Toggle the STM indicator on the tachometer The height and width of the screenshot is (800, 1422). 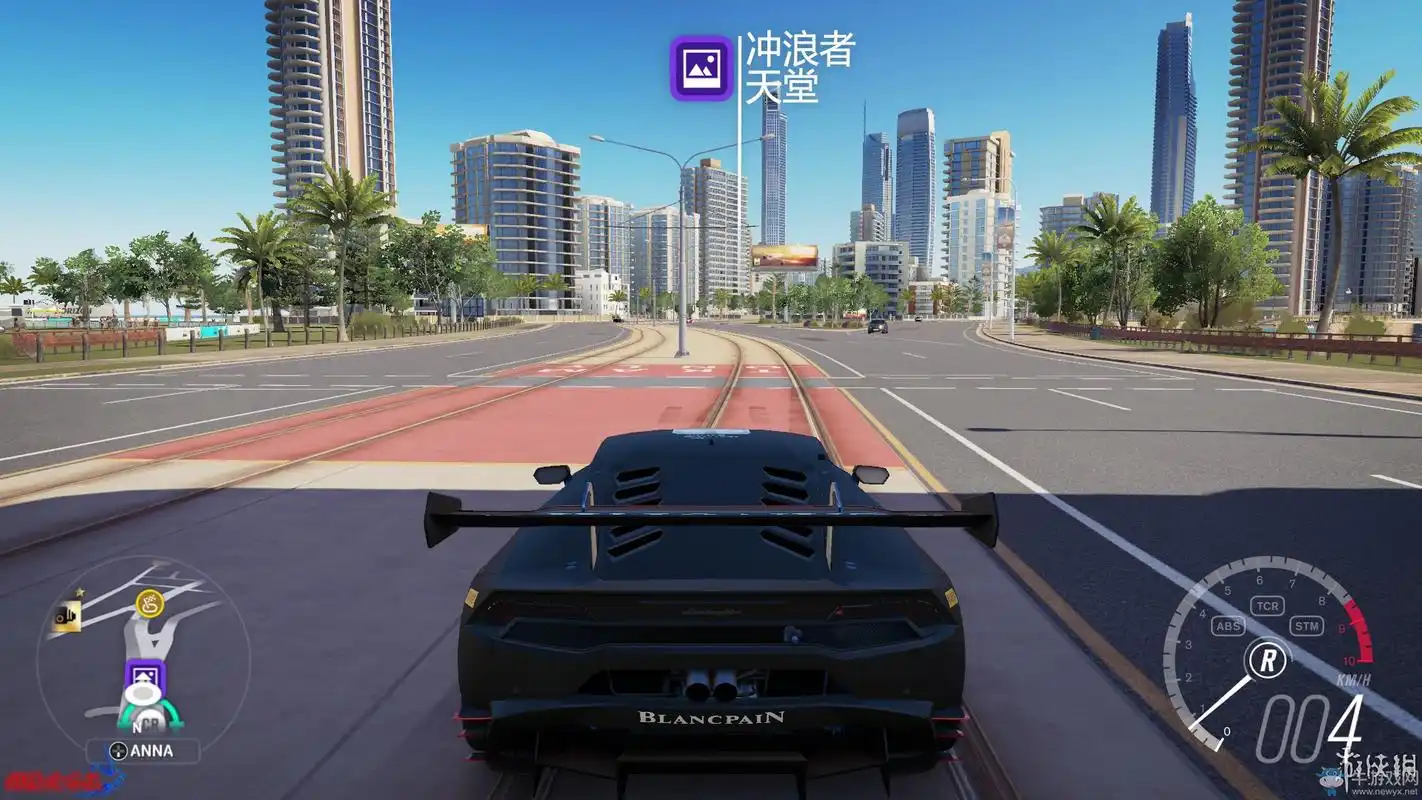tap(1306, 626)
